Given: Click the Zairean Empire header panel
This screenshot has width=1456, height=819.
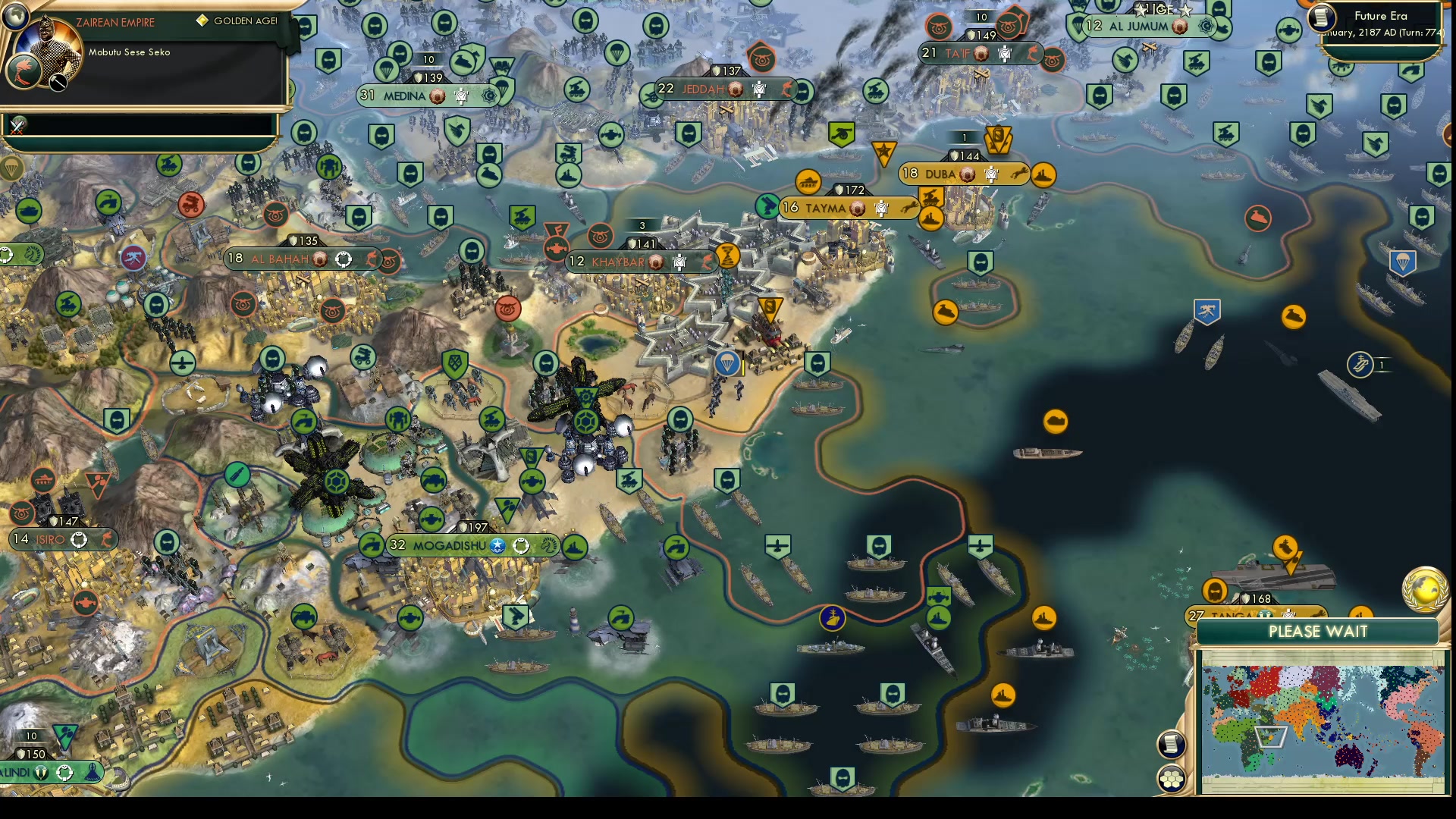Looking at the screenshot, I should pos(115,22).
